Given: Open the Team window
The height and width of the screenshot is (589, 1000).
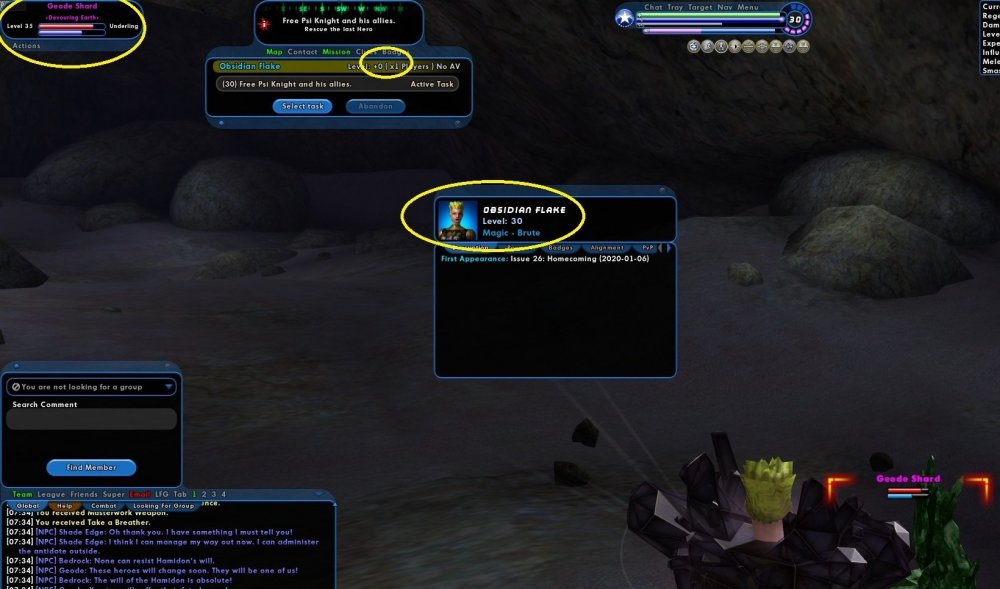Looking at the screenshot, I should point(22,494).
